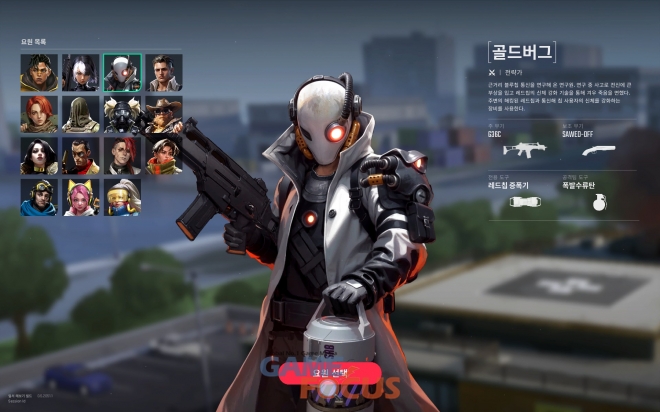660x412 pixels.
Task: Choose the bearded cowboy hat agent
Action: pyautogui.click(x=163, y=114)
